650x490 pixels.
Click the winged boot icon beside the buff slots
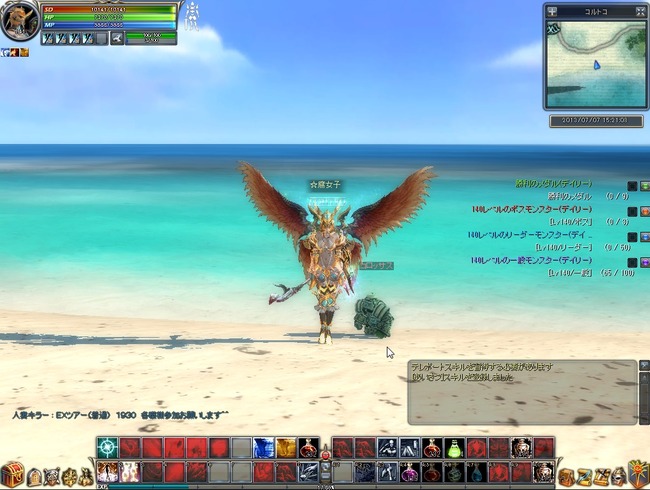(117, 38)
